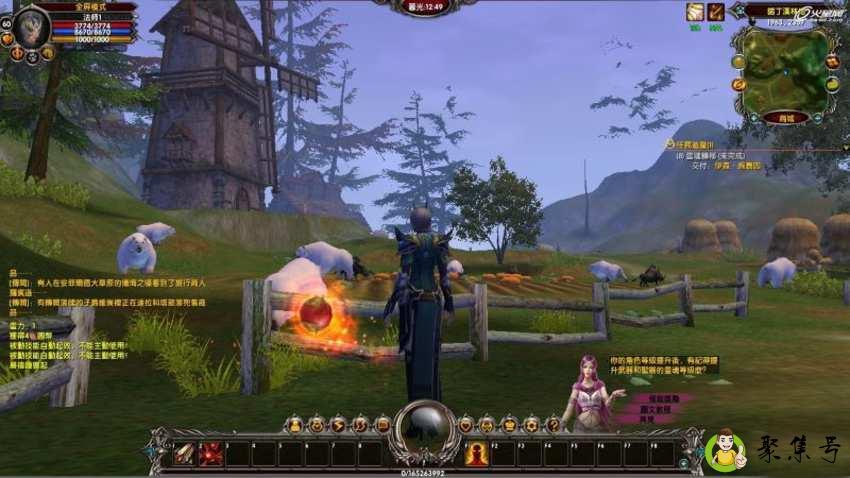The image size is (850, 478).
Task: Open the question mark help menu button
Action: pos(553,425)
